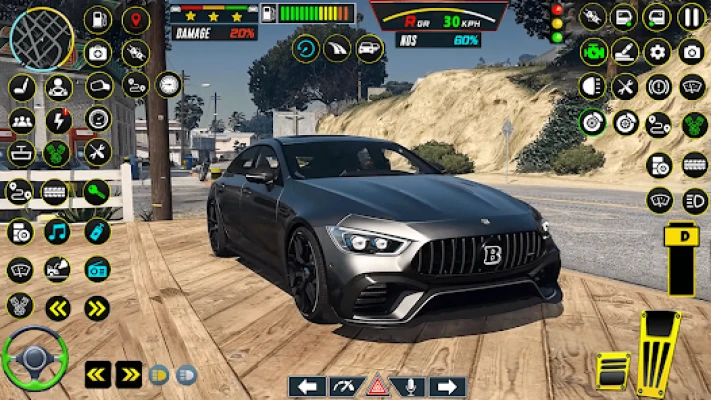Tap the clock icon button
The image size is (711, 400).
tap(169, 84)
